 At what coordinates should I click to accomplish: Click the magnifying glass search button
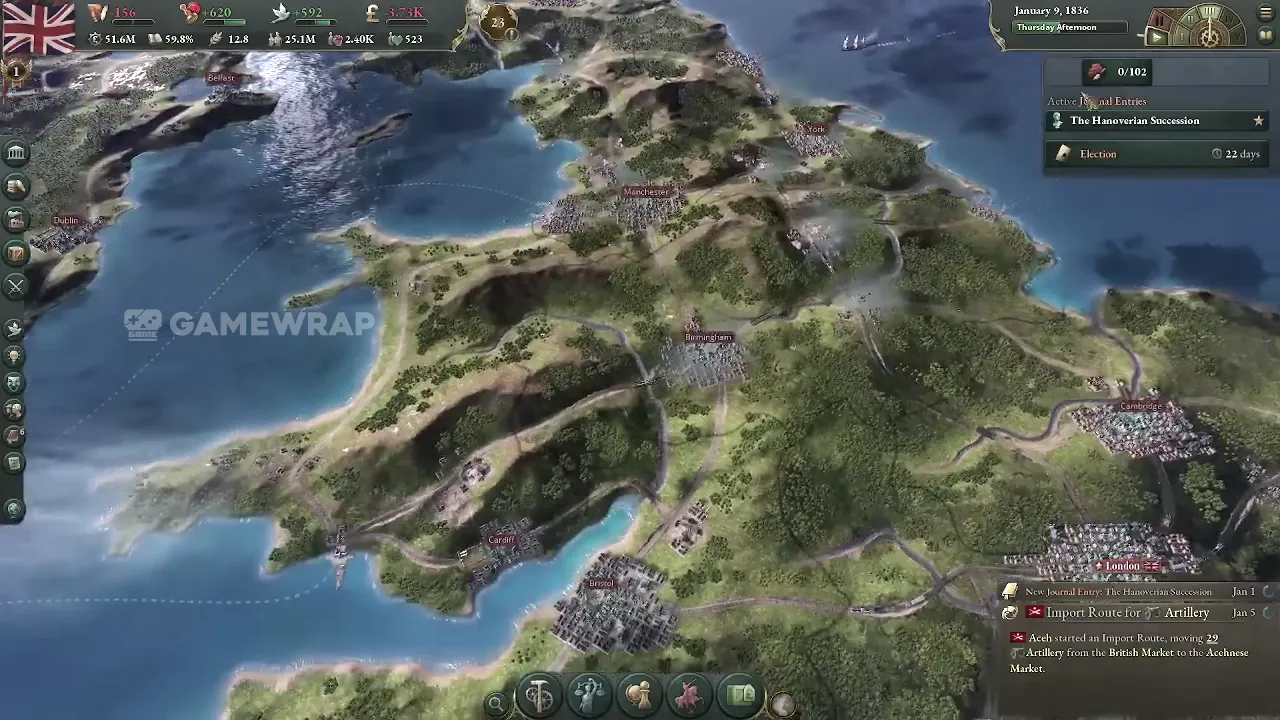(495, 704)
